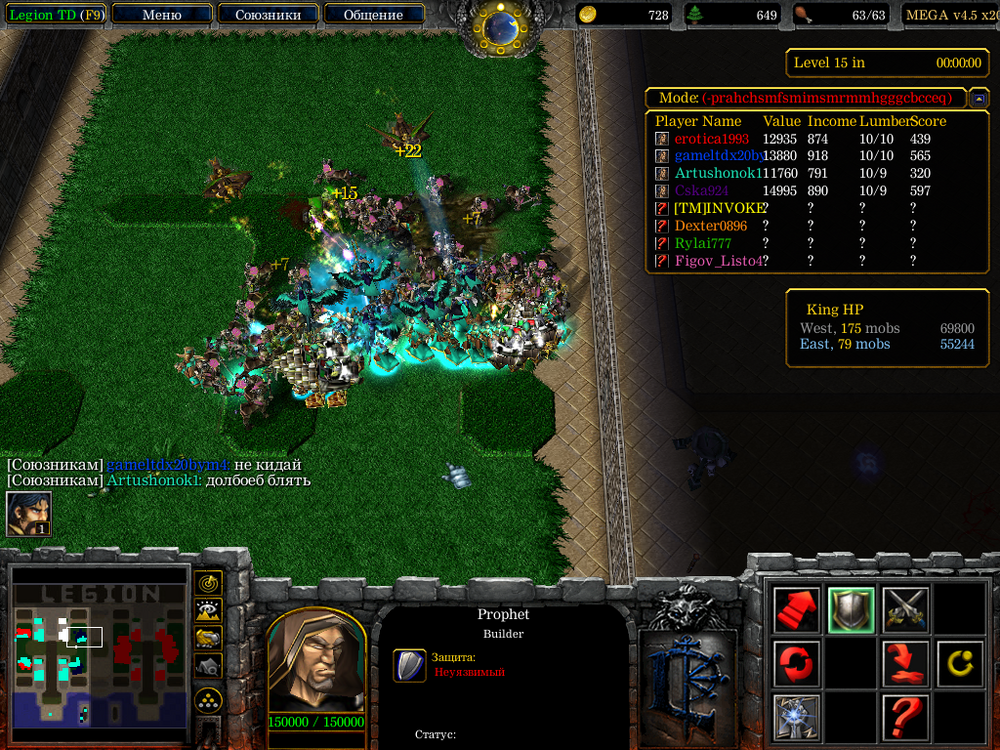
Task: Choose the crossed swords command
Action: click(905, 610)
